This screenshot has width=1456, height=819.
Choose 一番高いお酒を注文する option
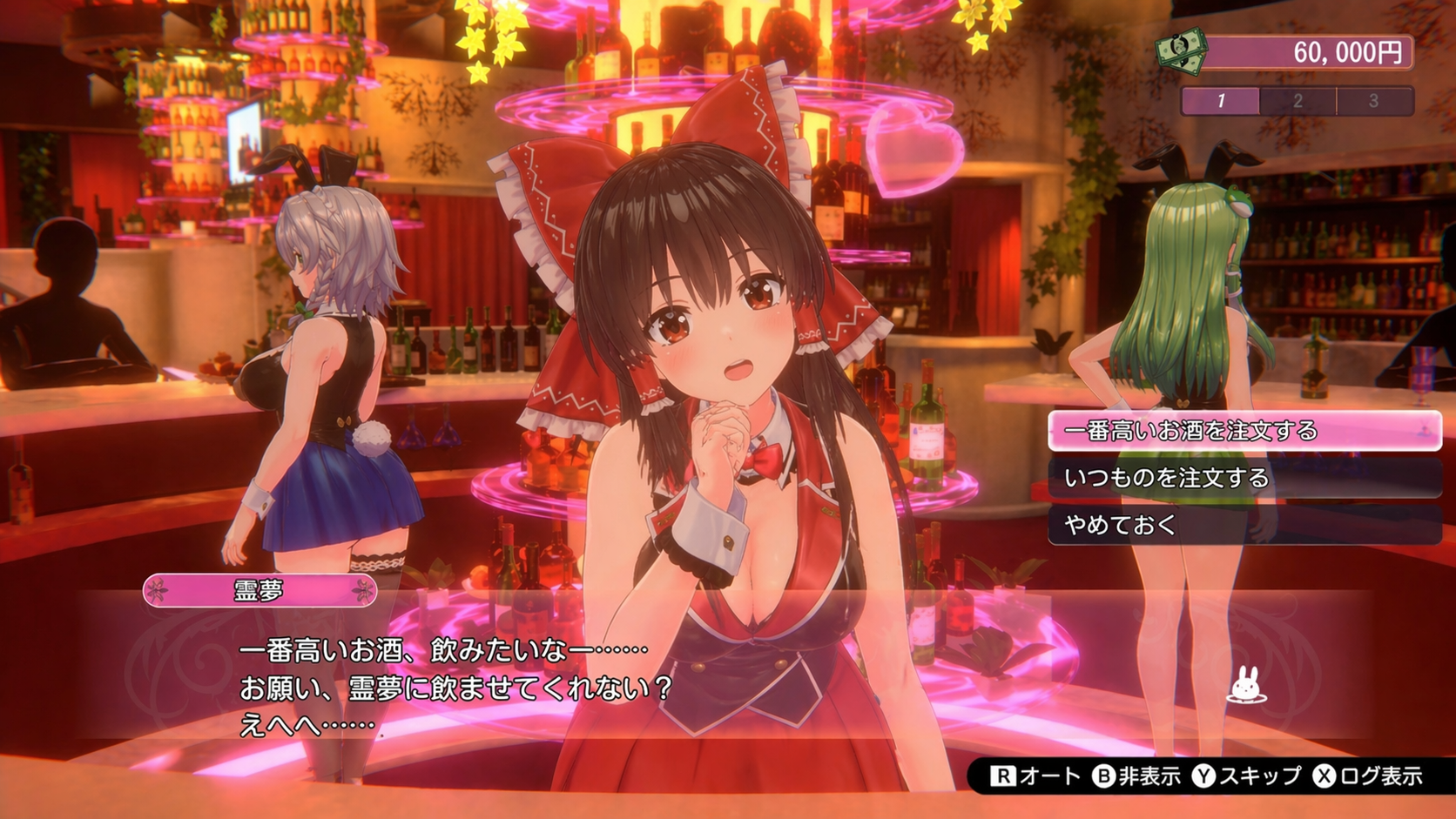click(1244, 431)
